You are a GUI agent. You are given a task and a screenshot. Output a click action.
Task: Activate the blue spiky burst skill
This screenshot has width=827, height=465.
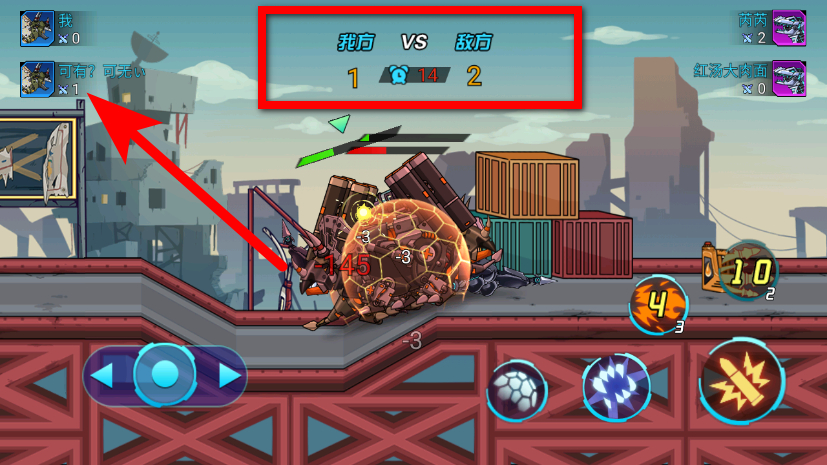(x=616, y=387)
